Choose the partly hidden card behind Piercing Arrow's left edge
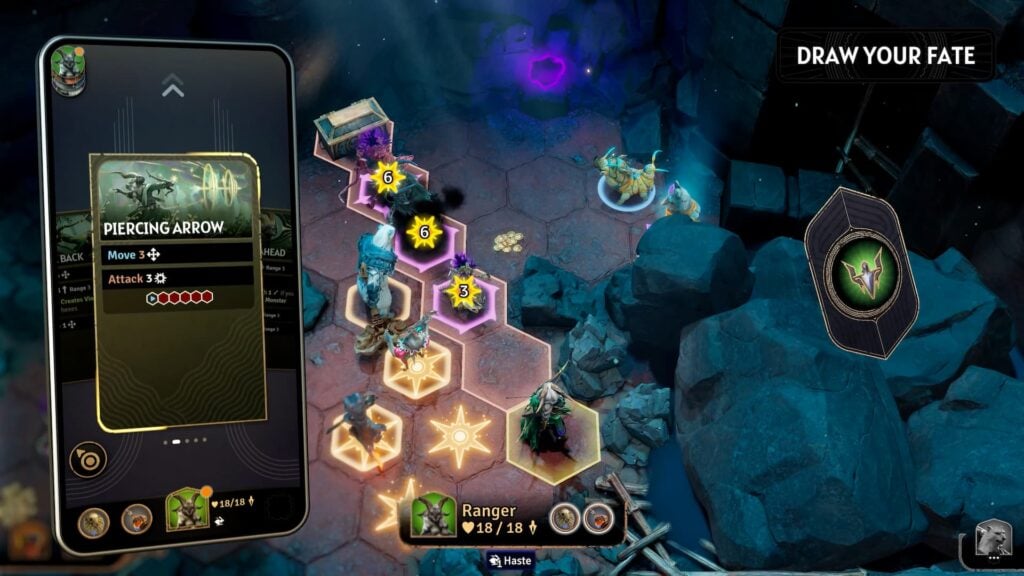Viewport: 1024px width, 576px height. click(72, 290)
